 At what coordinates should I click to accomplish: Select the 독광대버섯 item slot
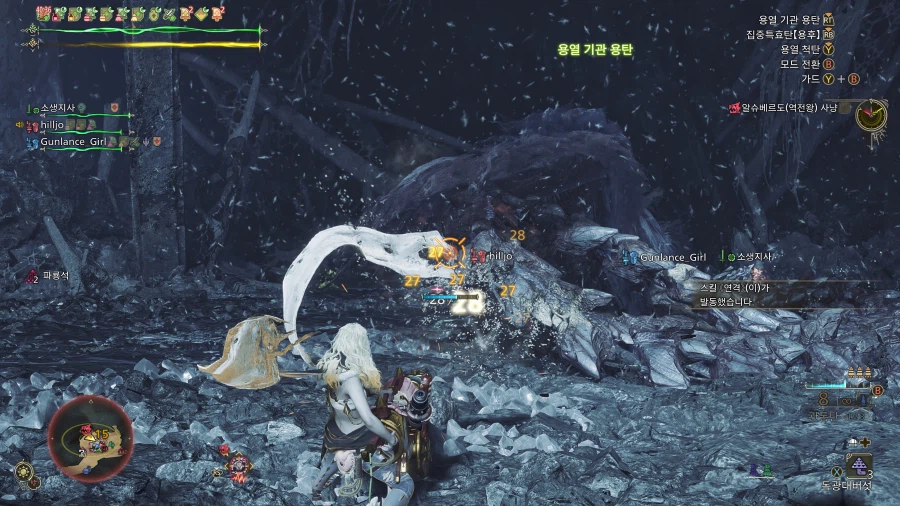click(x=859, y=465)
